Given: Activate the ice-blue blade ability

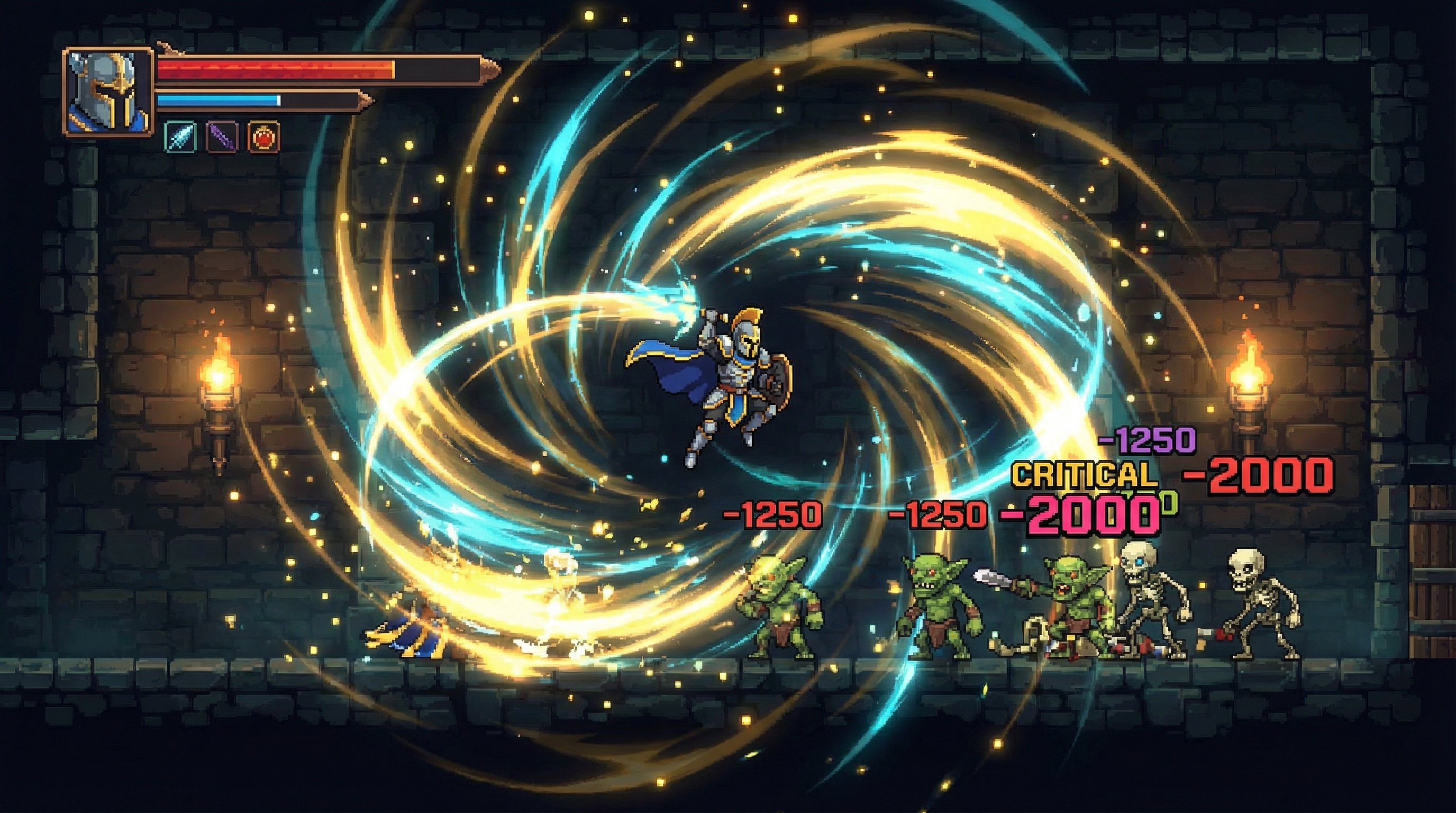Looking at the screenshot, I should click(x=180, y=138).
